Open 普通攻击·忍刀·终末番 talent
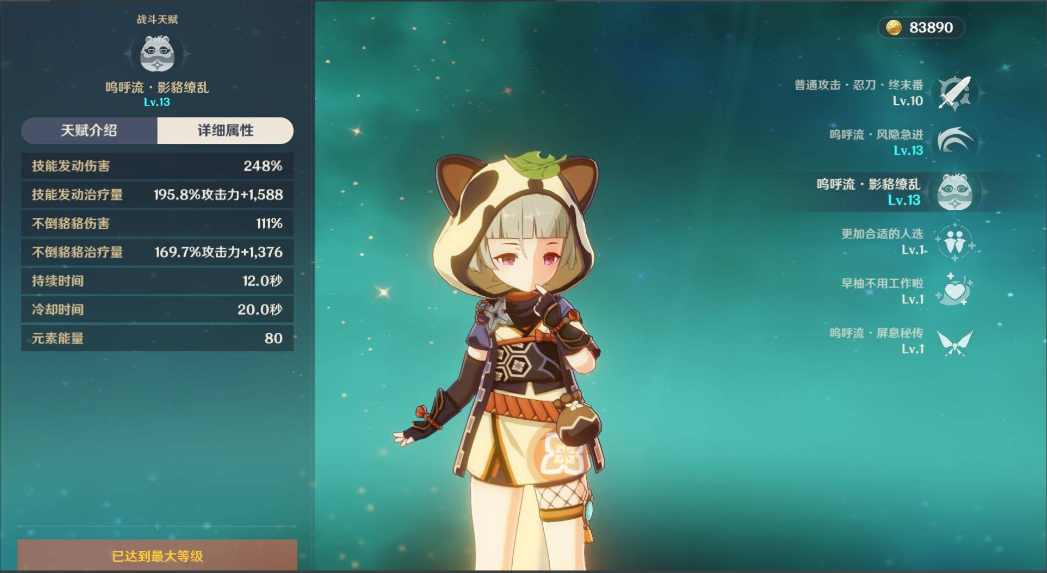 [x=954, y=93]
